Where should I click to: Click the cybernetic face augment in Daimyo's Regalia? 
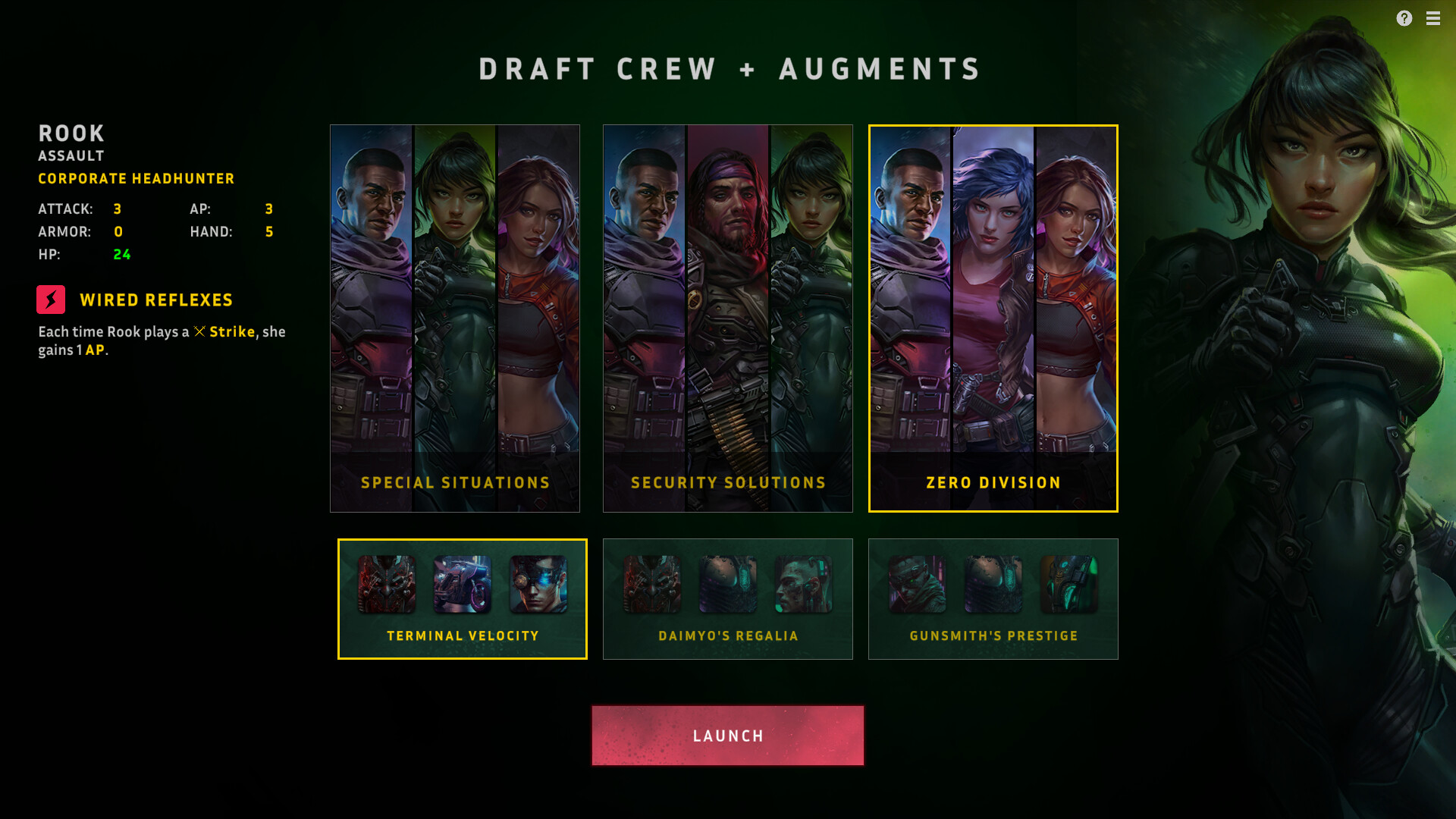(804, 584)
